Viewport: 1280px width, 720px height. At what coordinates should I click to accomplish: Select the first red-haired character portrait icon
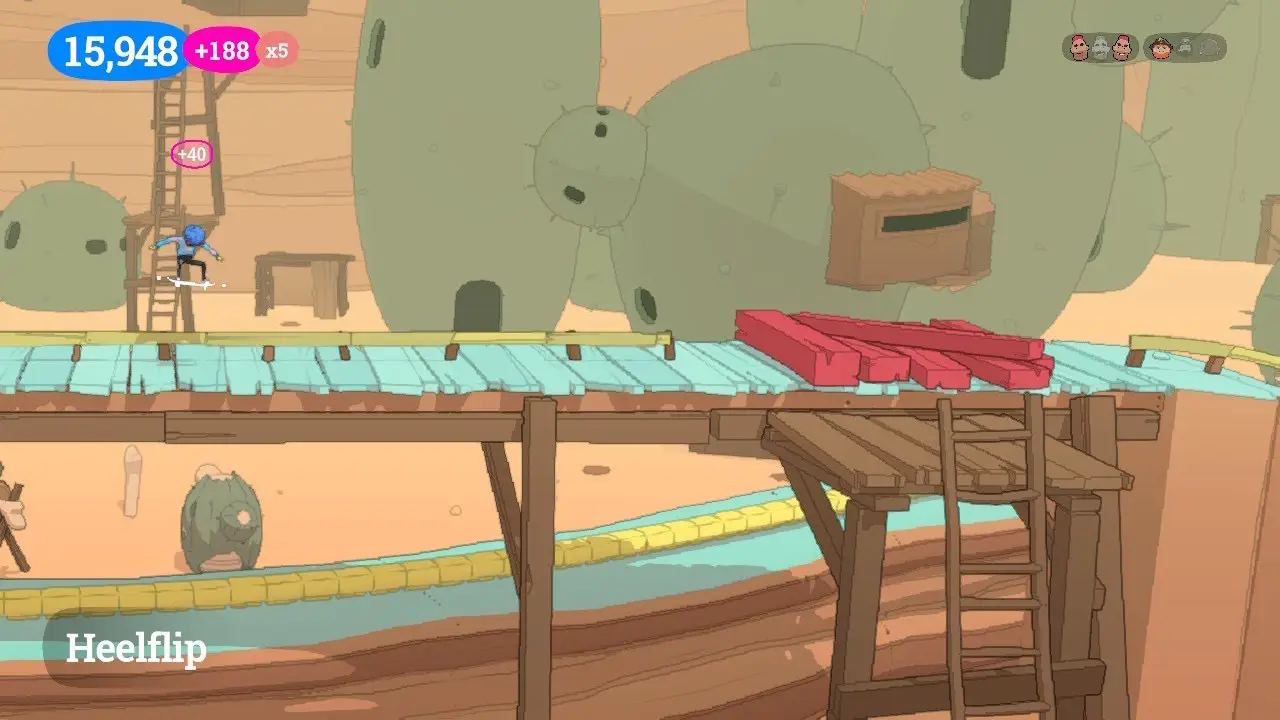1079,46
